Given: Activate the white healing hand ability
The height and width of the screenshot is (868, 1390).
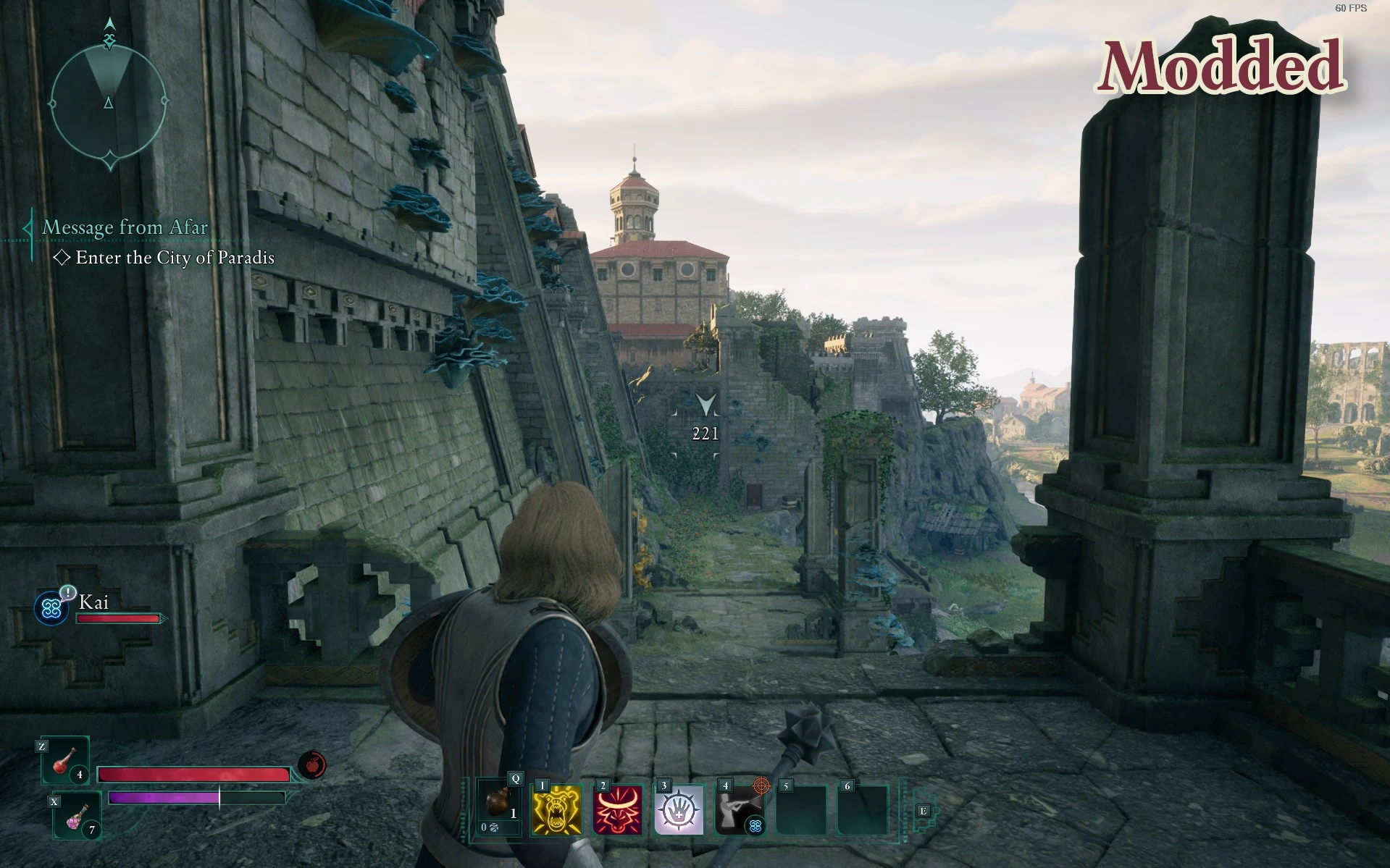Looking at the screenshot, I should coord(679,810).
